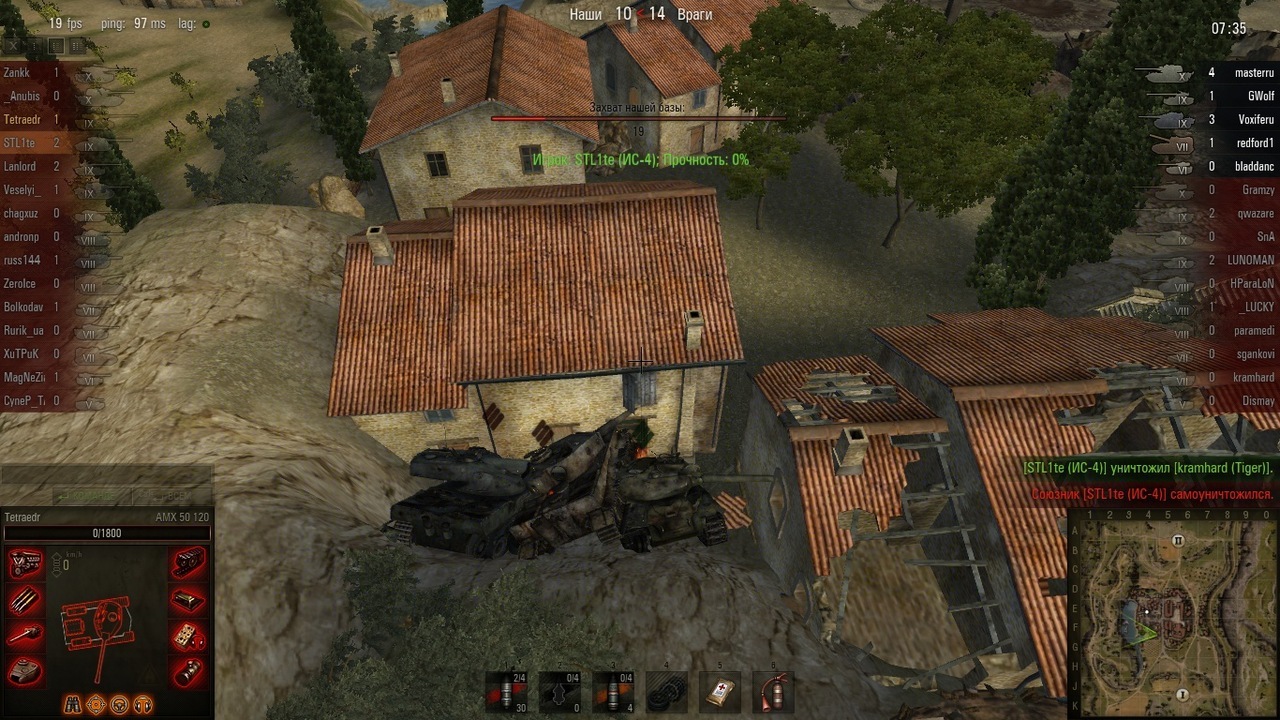Use the first aid kit consumable
The height and width of the screenshot is (720, 1280).
719,691
